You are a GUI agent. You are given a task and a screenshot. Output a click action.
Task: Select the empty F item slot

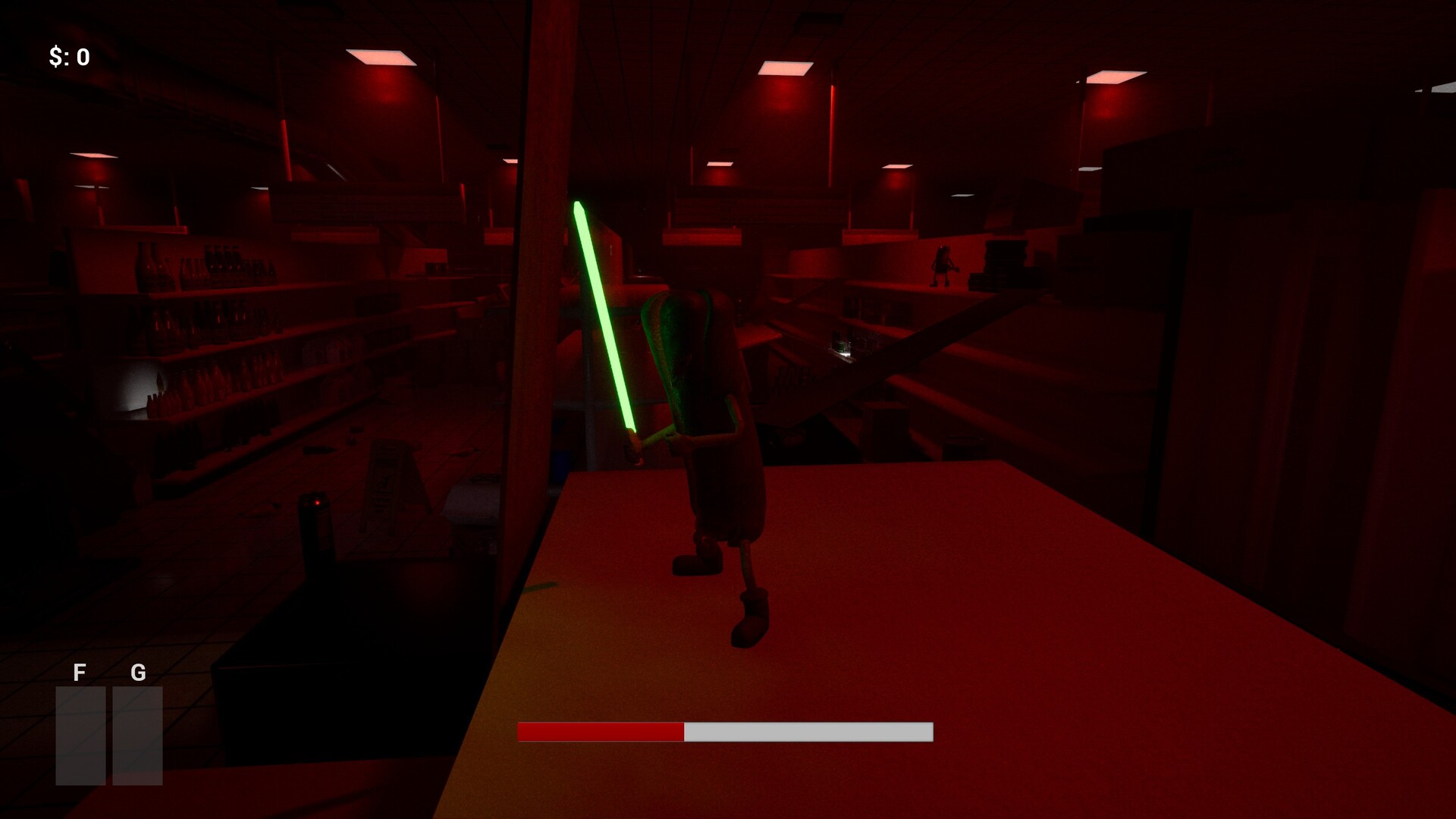point(80,736)
